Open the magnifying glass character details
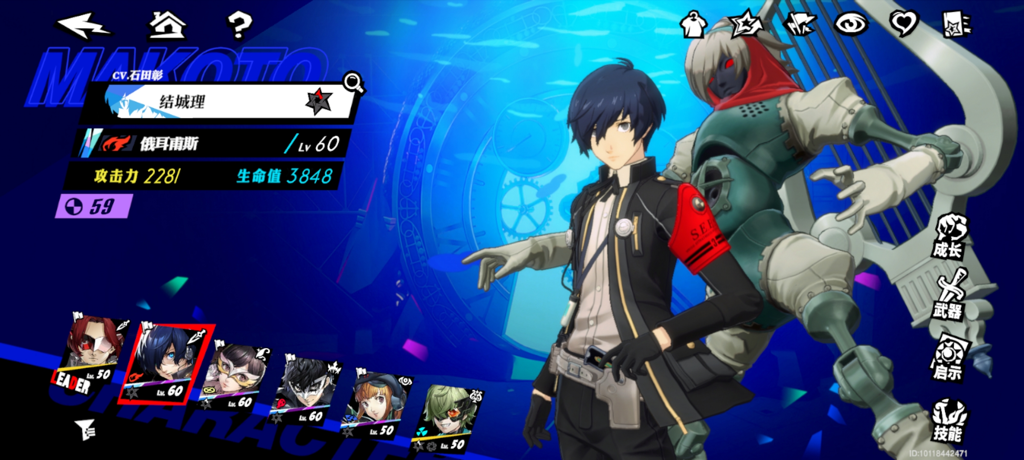 coord(353,82)
